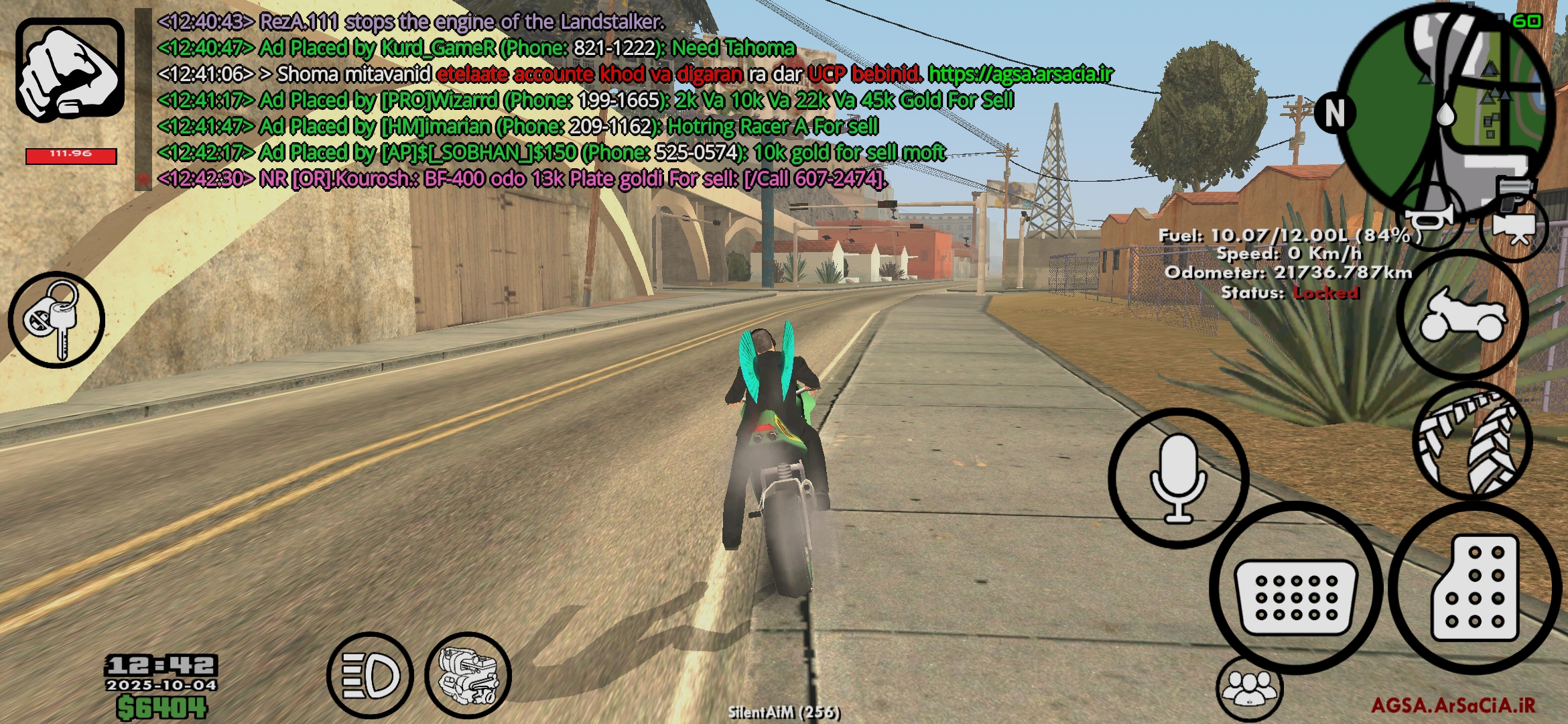Tap the motorcycle exit-vehicle button

1462,315
